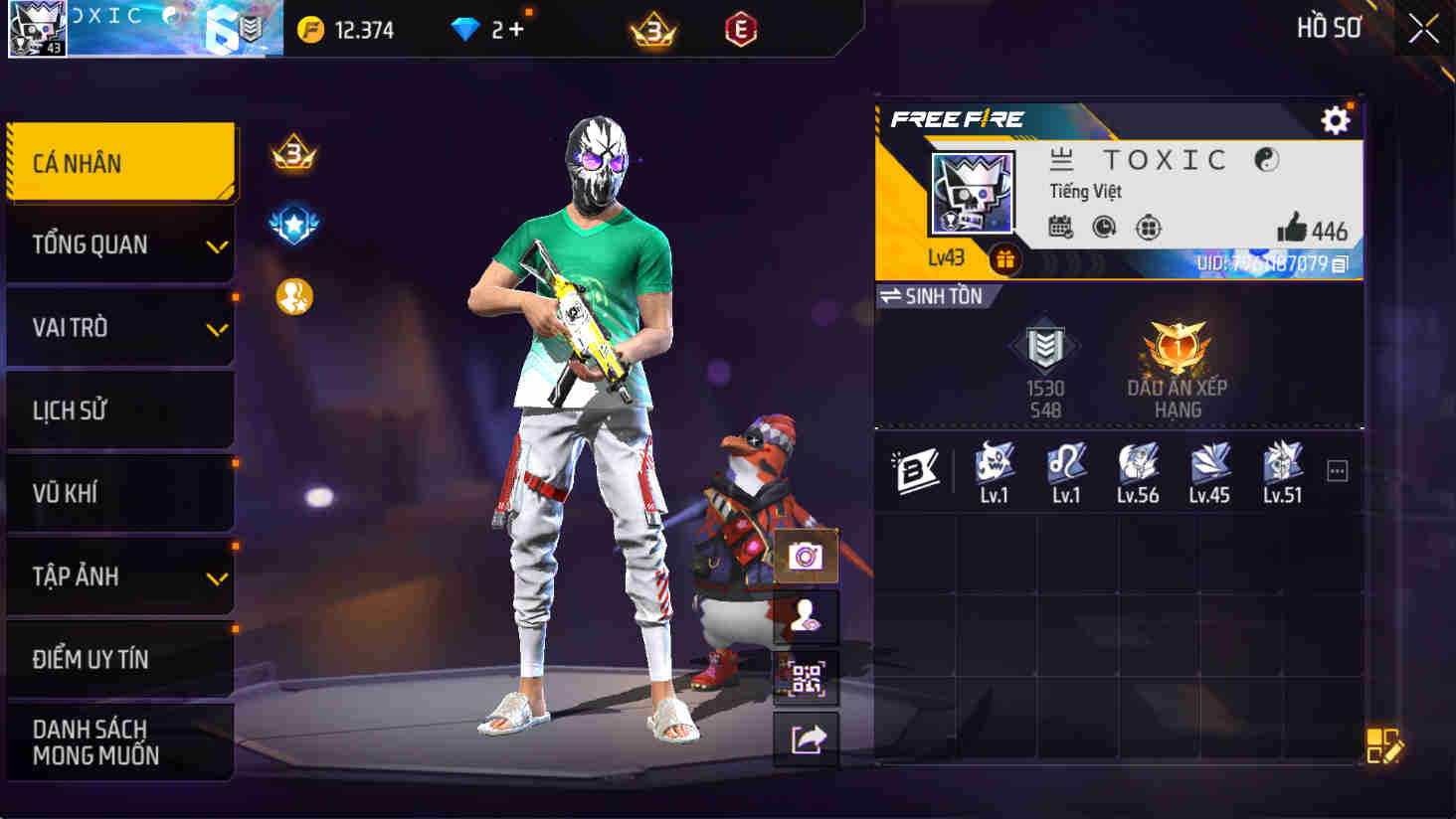Select the camera capture icon beside the character
The image size is (1456, 819).
(x=808, y=557)
